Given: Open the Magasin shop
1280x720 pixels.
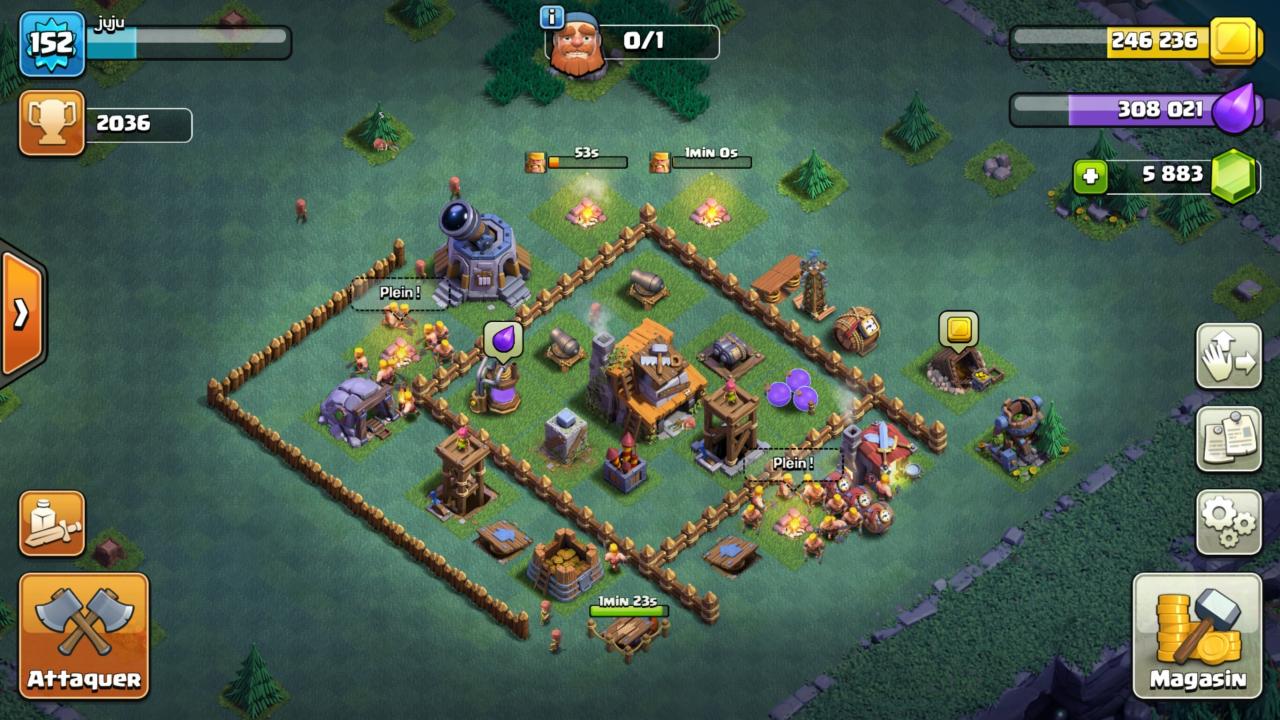Looking at the screenshot, I should point(1197,636).
